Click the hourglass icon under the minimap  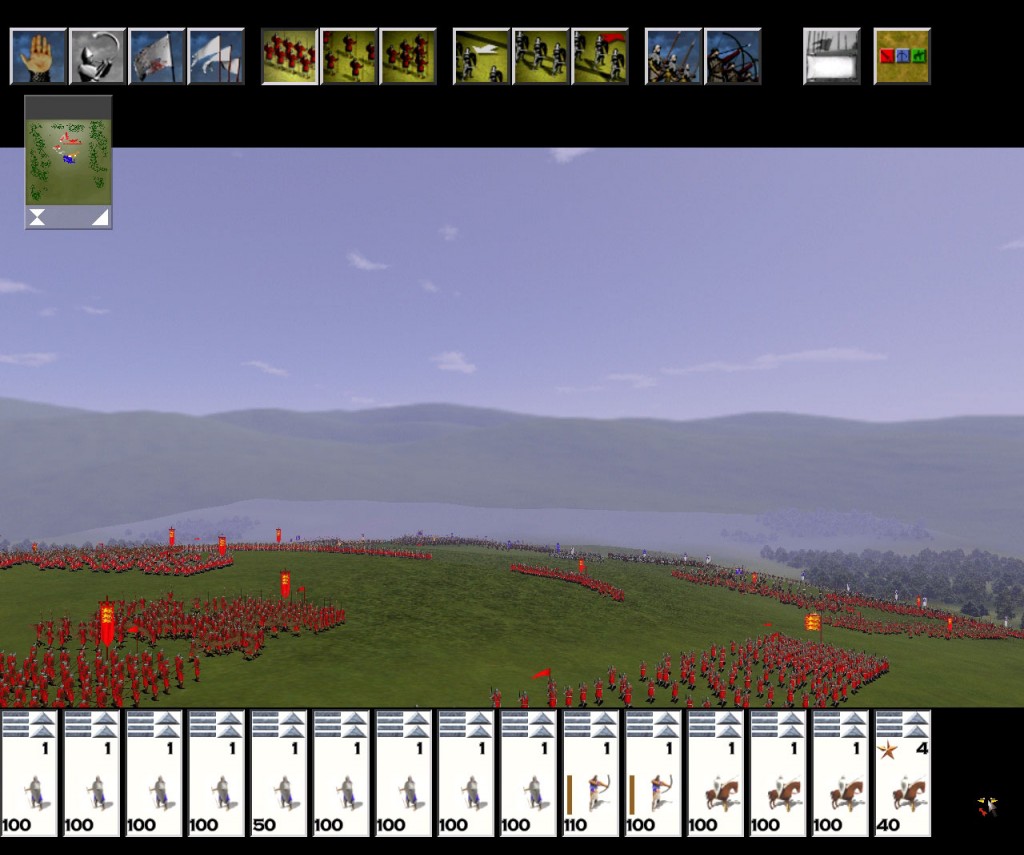(37, 218)
